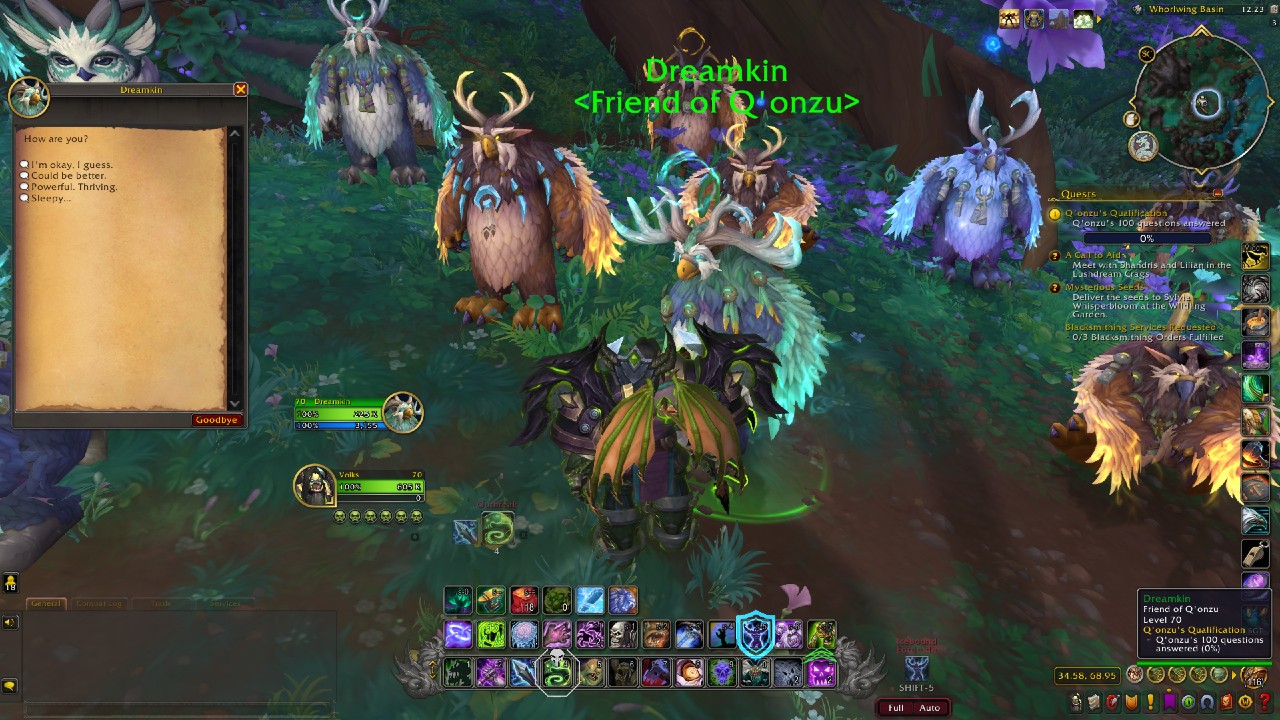Open the Collections purple banner icon

(x=1168, y=702)
